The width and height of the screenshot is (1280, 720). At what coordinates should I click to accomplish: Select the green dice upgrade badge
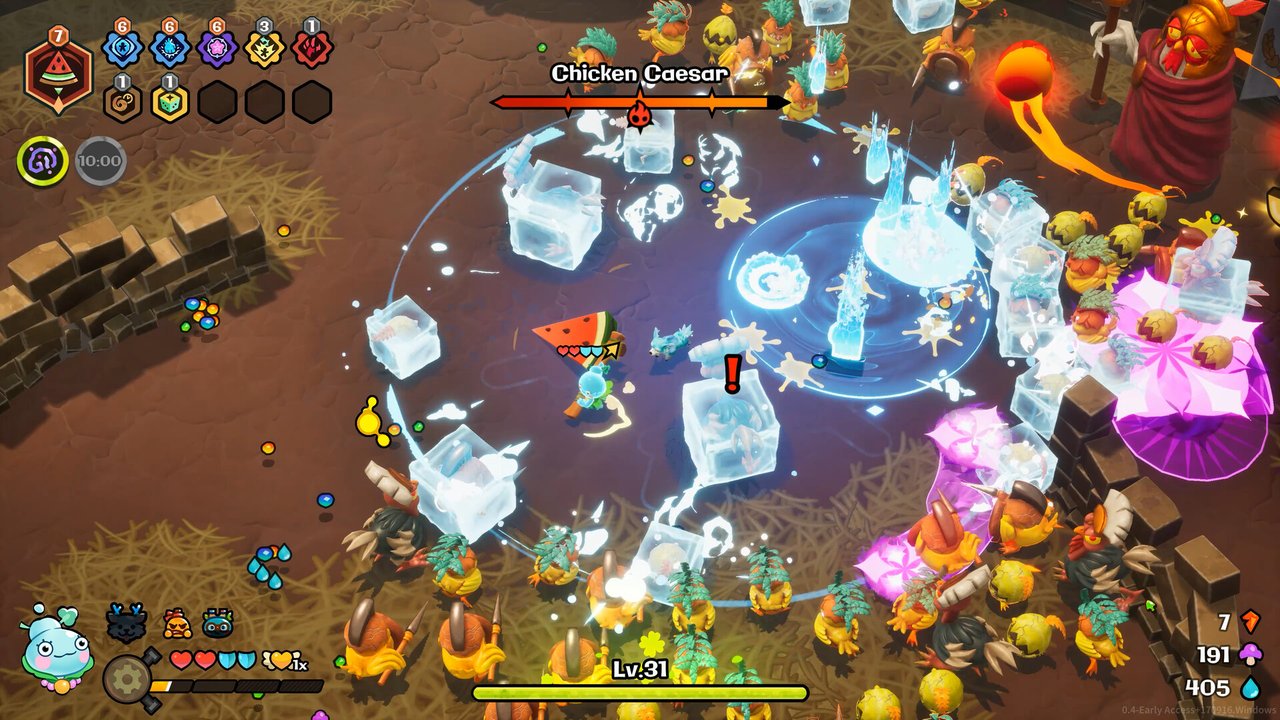tap(170, 102)
